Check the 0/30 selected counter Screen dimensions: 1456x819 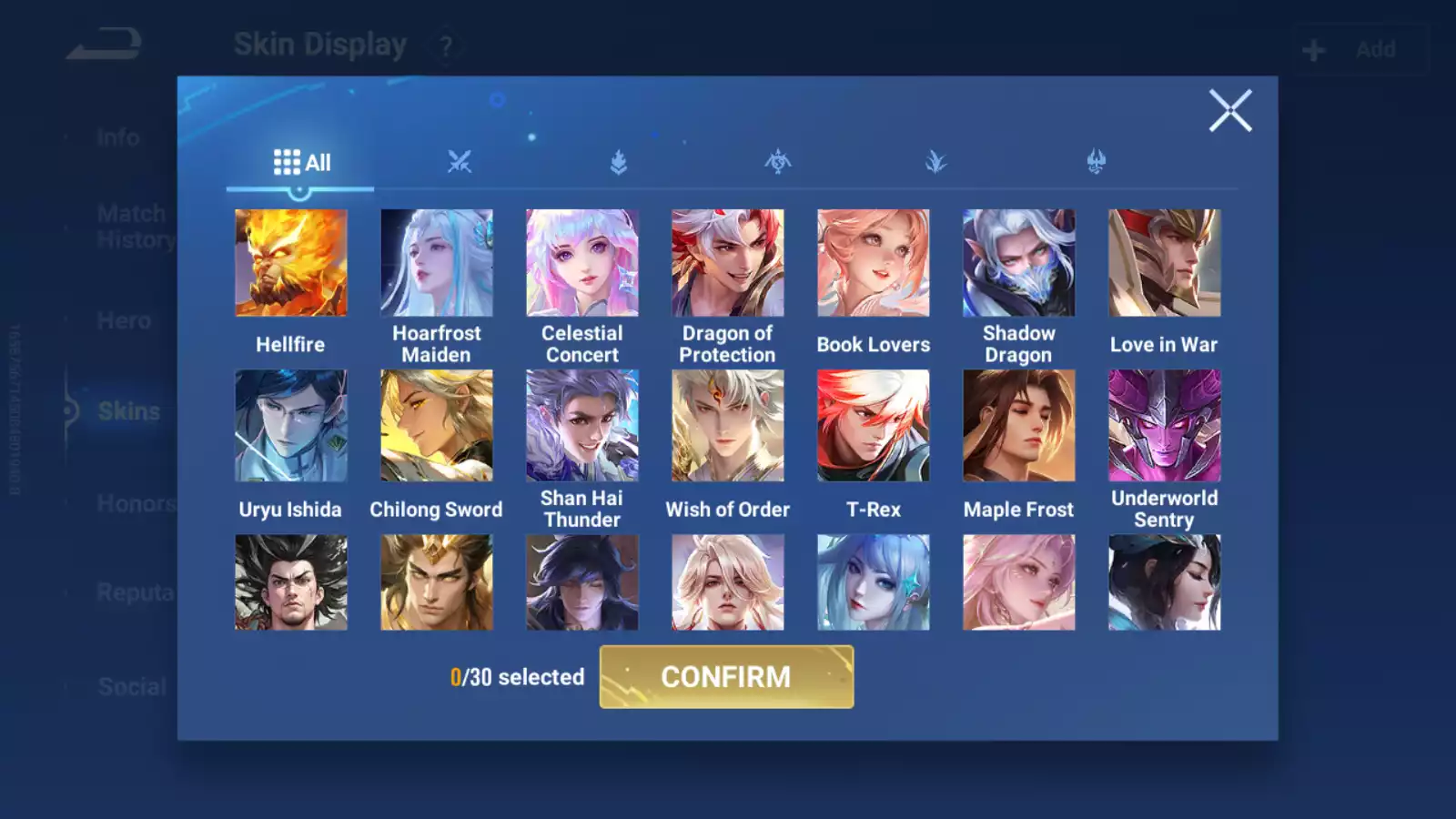click(517, 677)
